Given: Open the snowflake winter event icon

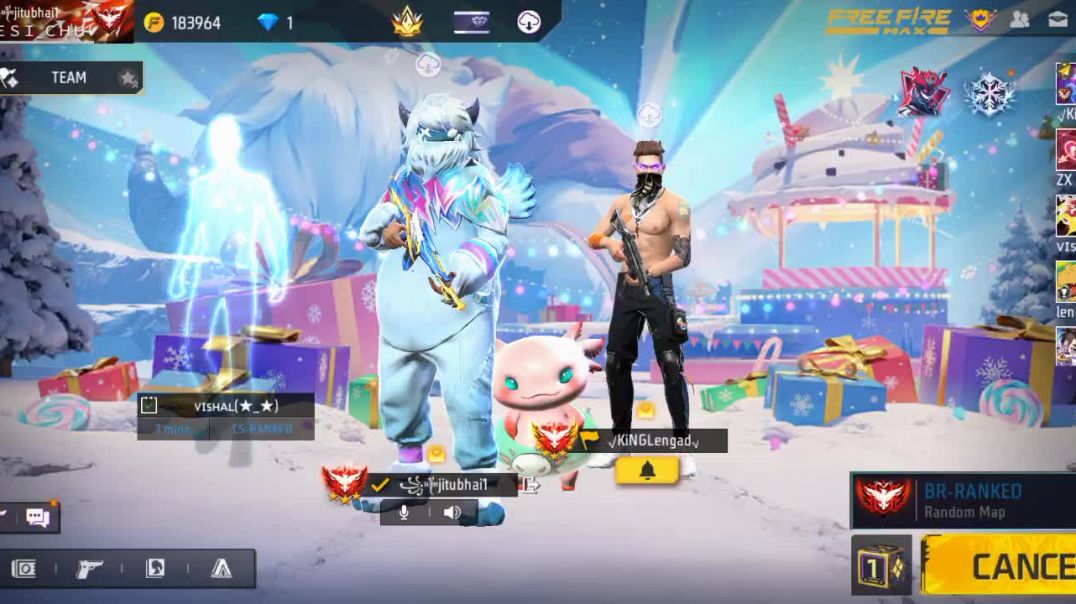Looking at the screenshot, I should pos(989,94).
